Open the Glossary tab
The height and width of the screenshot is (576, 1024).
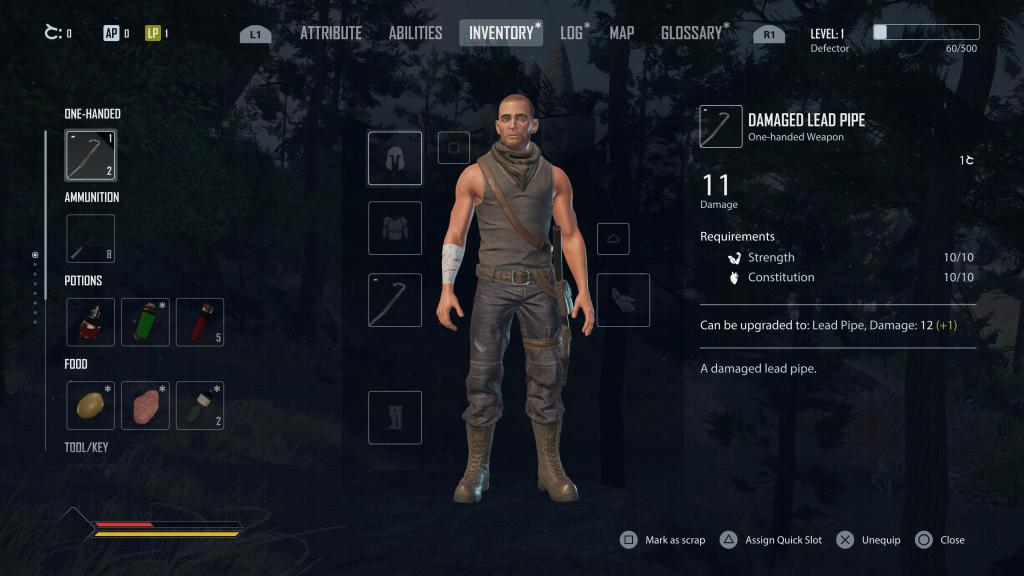(x=691, y=33)
